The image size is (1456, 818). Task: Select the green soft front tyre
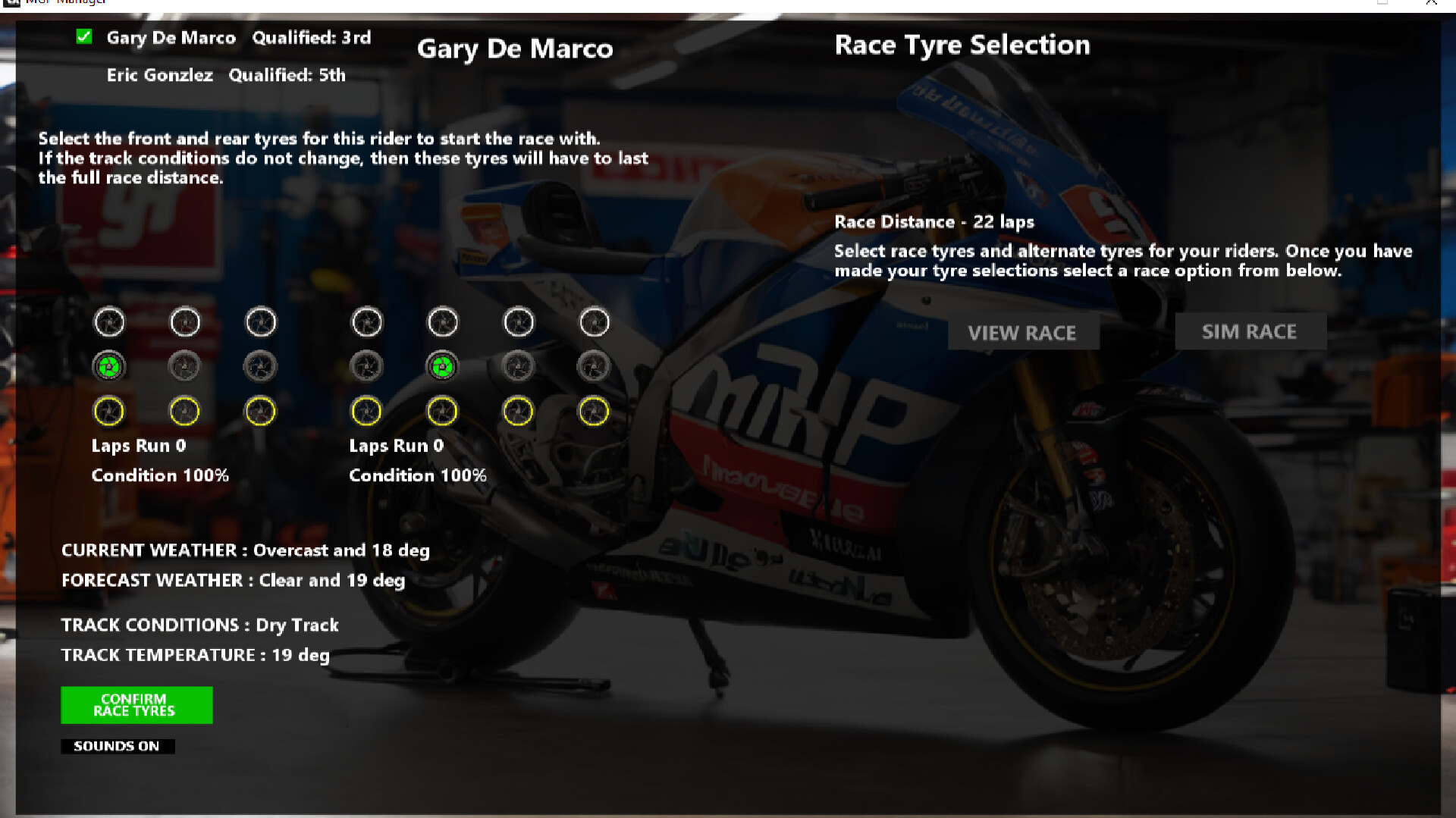(108, 366)
